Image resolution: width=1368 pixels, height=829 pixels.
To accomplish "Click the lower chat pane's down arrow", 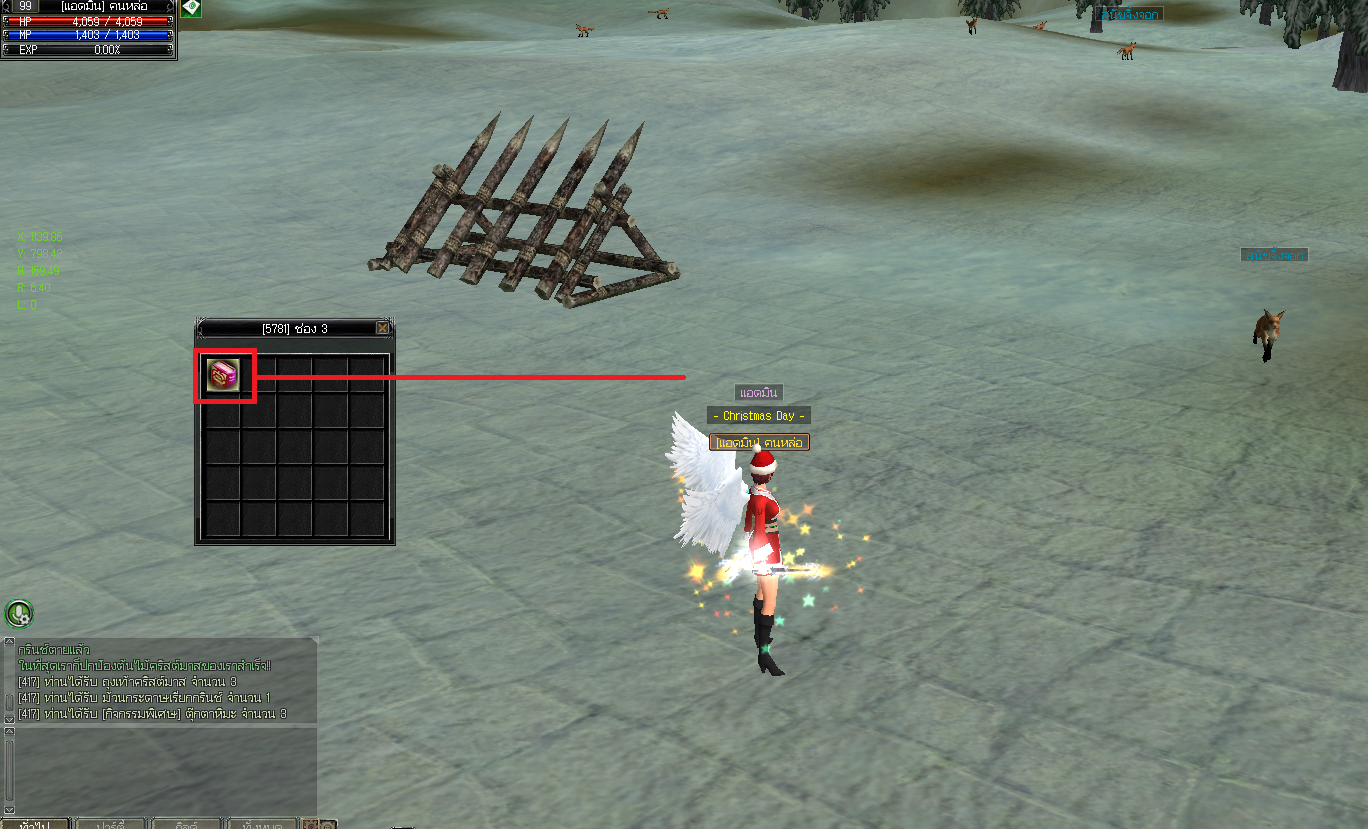I will (10, 808).
